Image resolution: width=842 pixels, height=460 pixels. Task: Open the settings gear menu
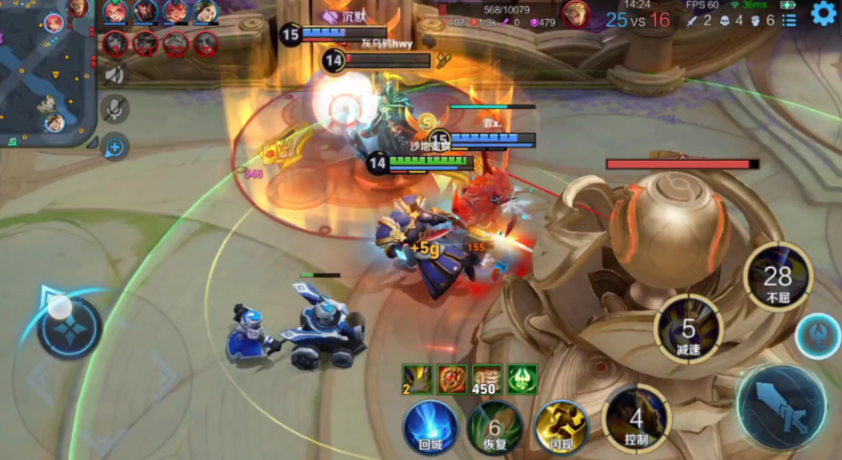[823, 13]
